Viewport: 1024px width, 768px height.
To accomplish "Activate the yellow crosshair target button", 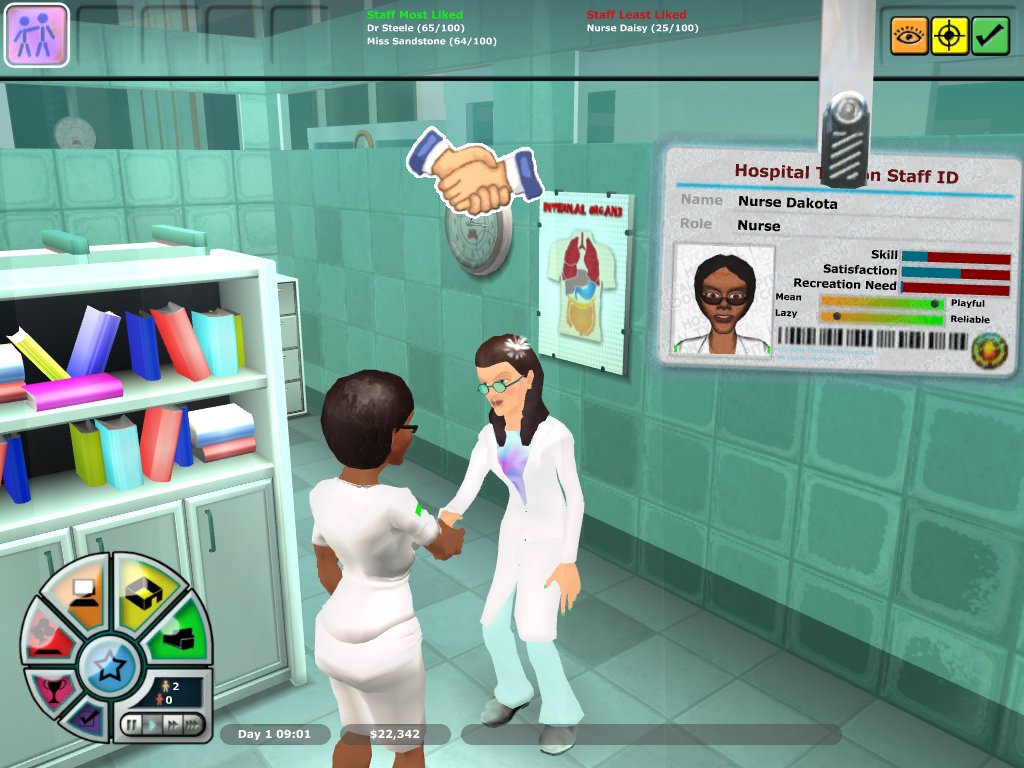I will pyautogui.click(x=949, y=36).
